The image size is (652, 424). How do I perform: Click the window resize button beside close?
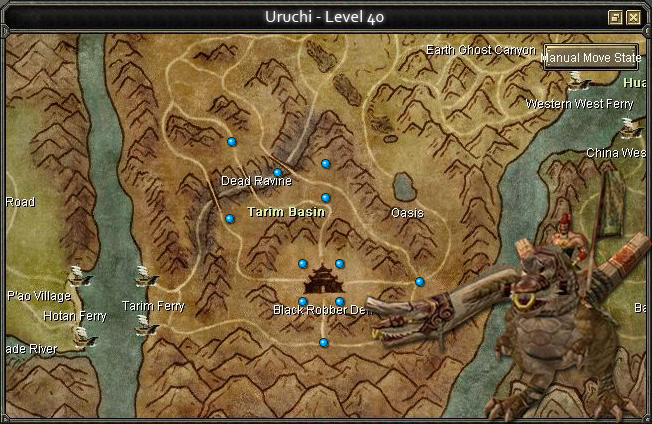click(616, 17)
